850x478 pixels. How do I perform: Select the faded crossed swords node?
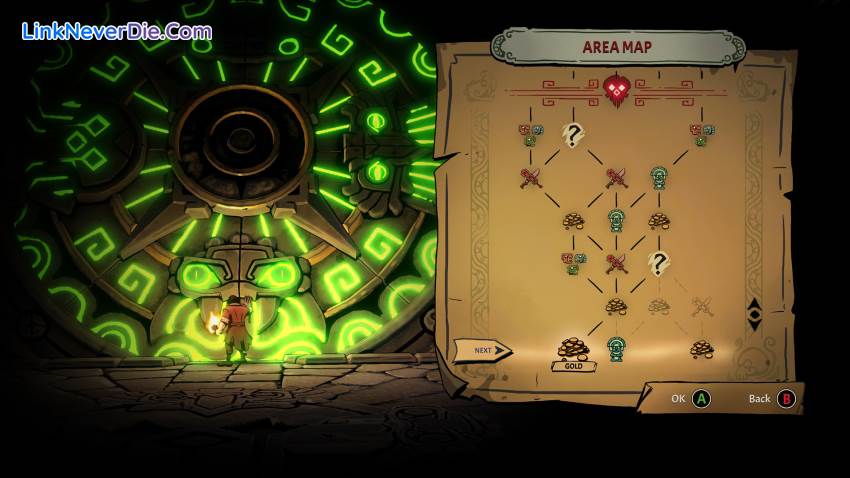pyautogui.click(x=702, y=306)
